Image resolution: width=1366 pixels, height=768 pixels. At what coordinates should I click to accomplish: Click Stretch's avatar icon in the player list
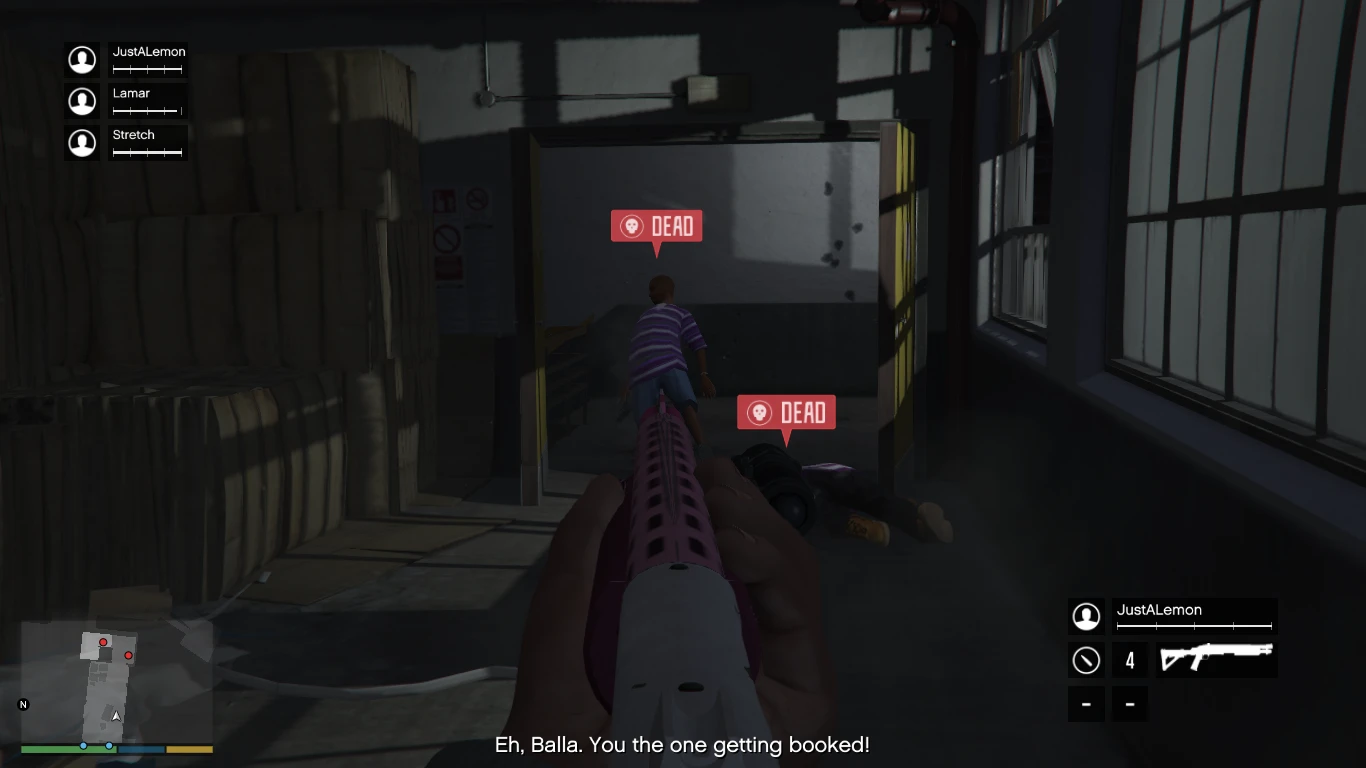(82, 142)
